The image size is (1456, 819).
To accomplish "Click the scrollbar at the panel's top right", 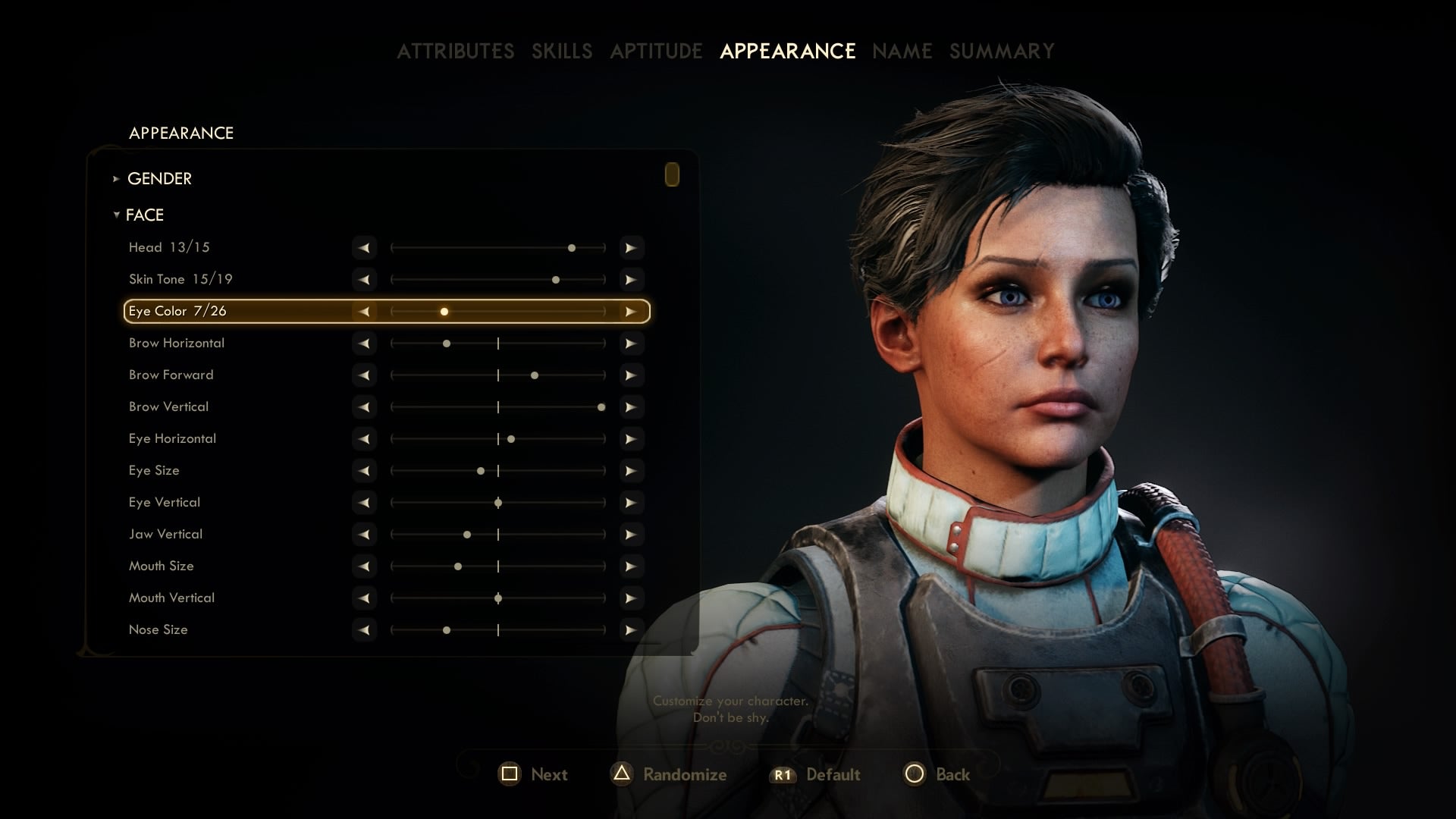I will pos(672,175).
